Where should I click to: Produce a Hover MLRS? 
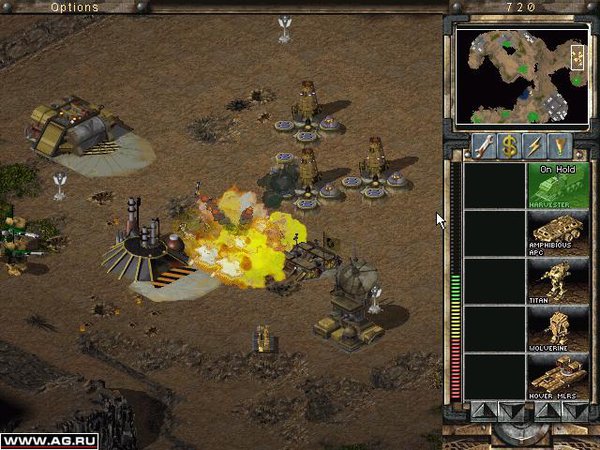point(559,376)
